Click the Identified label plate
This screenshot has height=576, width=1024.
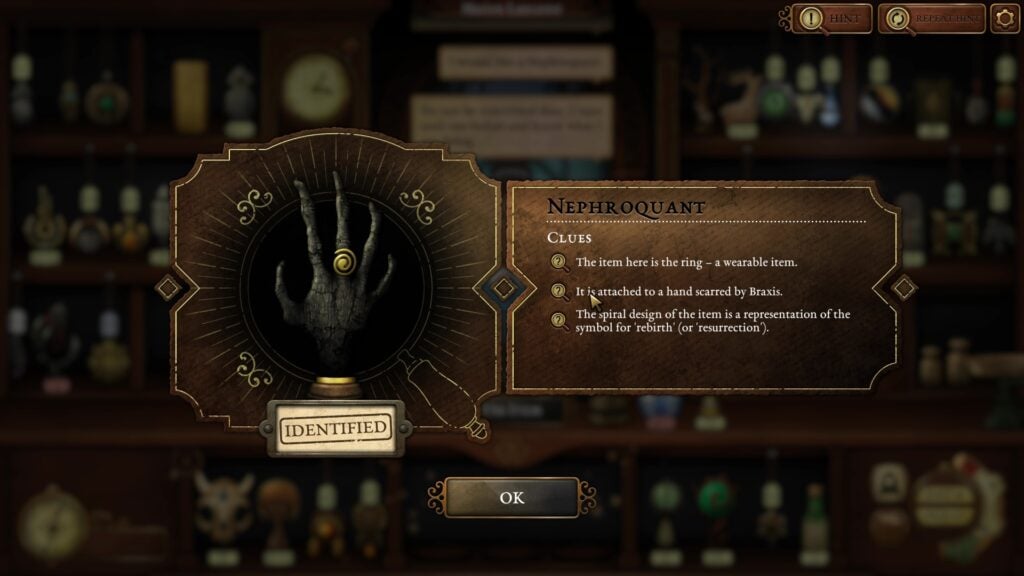[334, 429]
